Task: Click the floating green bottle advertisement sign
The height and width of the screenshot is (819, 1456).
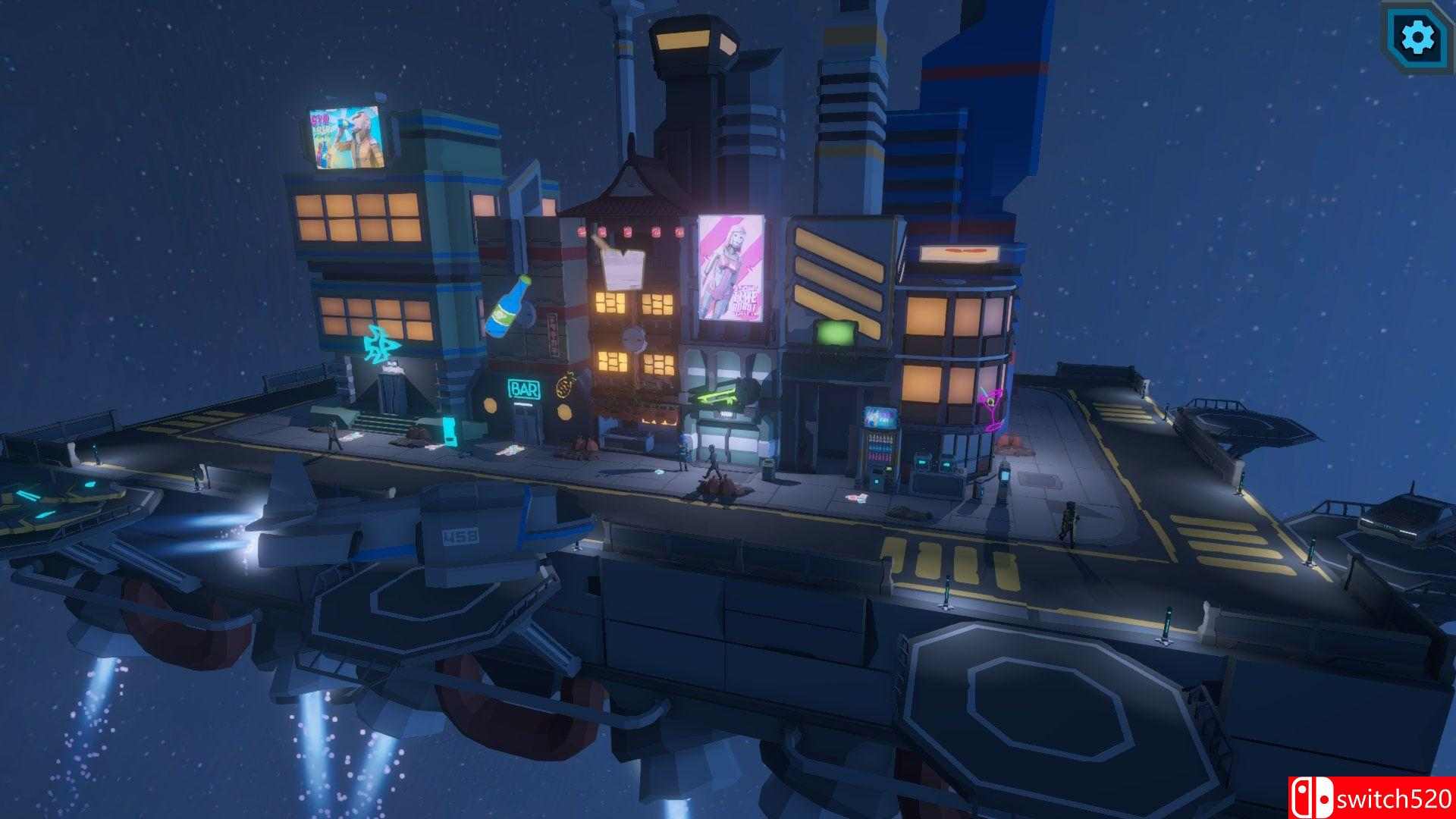Action: click(x=507, y=307)
